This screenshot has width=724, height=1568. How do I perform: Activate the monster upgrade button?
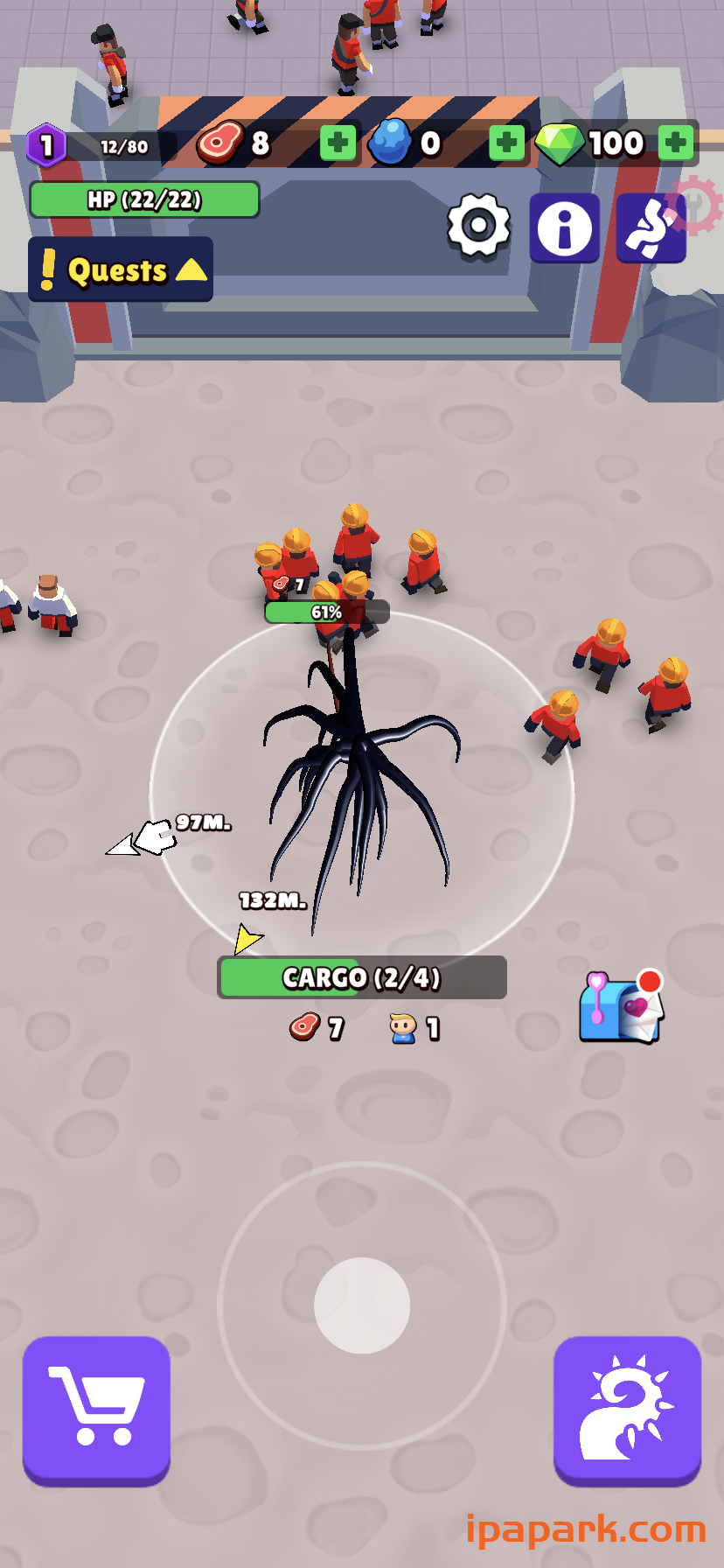tap(627, 1410)
